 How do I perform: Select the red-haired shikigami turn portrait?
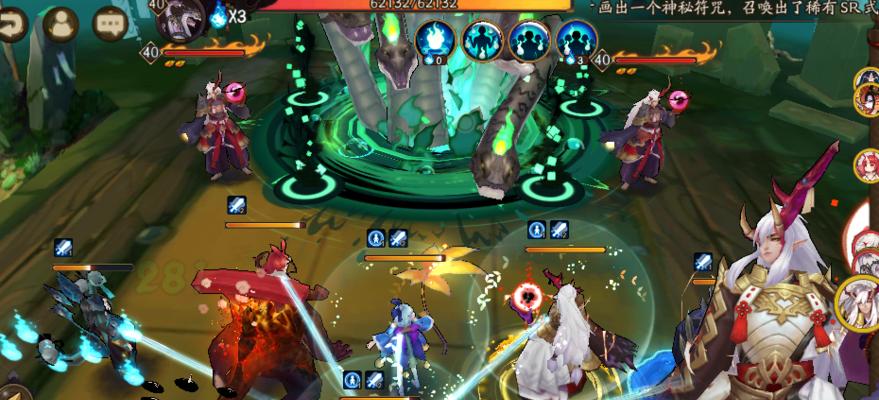pyautogui.click(x=866, y=166)
